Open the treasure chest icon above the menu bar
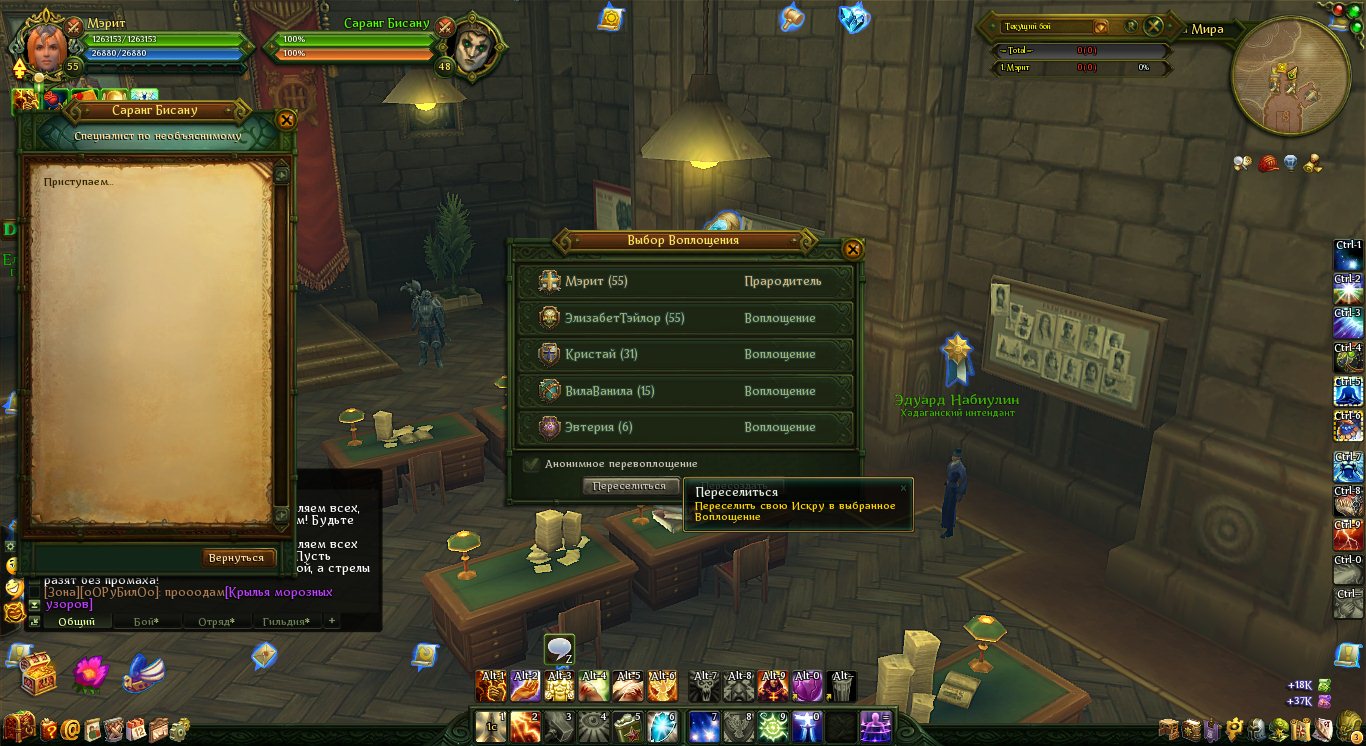 (x=38, y=675)
